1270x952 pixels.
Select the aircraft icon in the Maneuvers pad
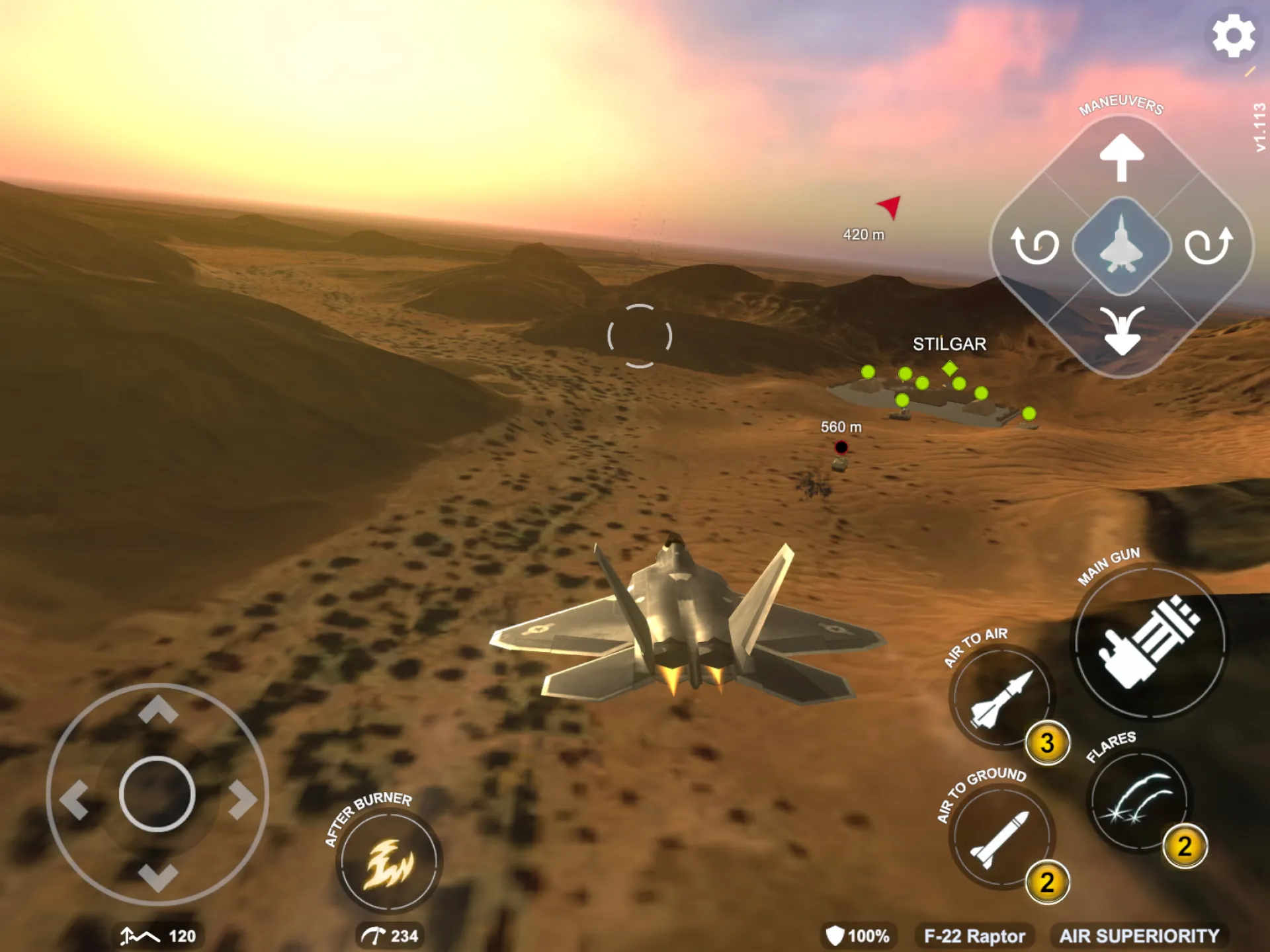pos(1121,246)
